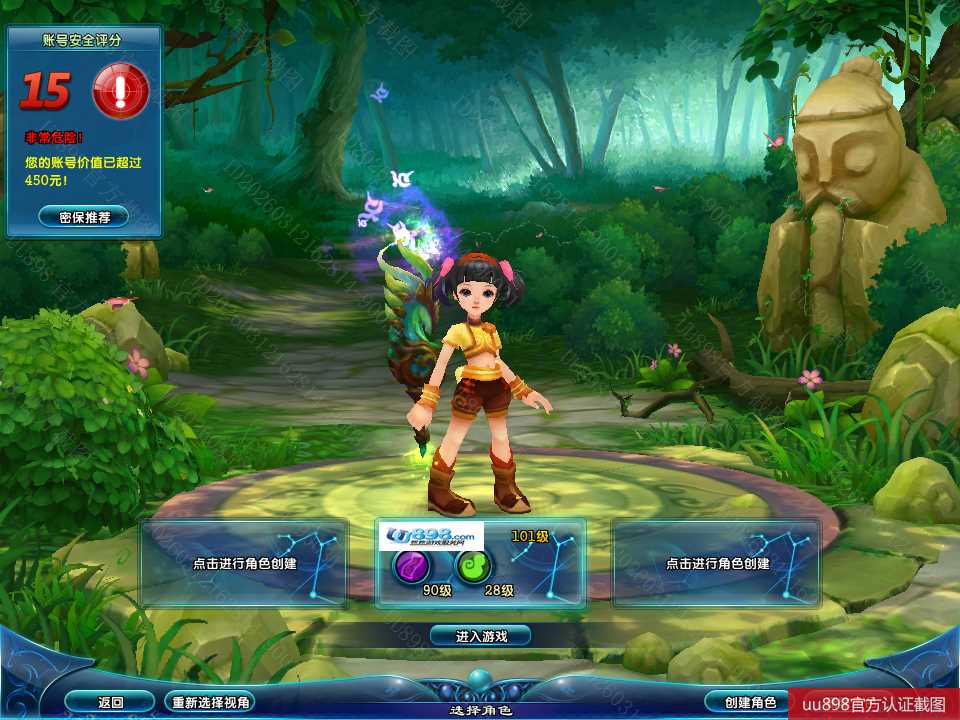This screenshot has width=960, height=720.
Task: Click the green level 28 swirl icon
Action: click(474, 566)
